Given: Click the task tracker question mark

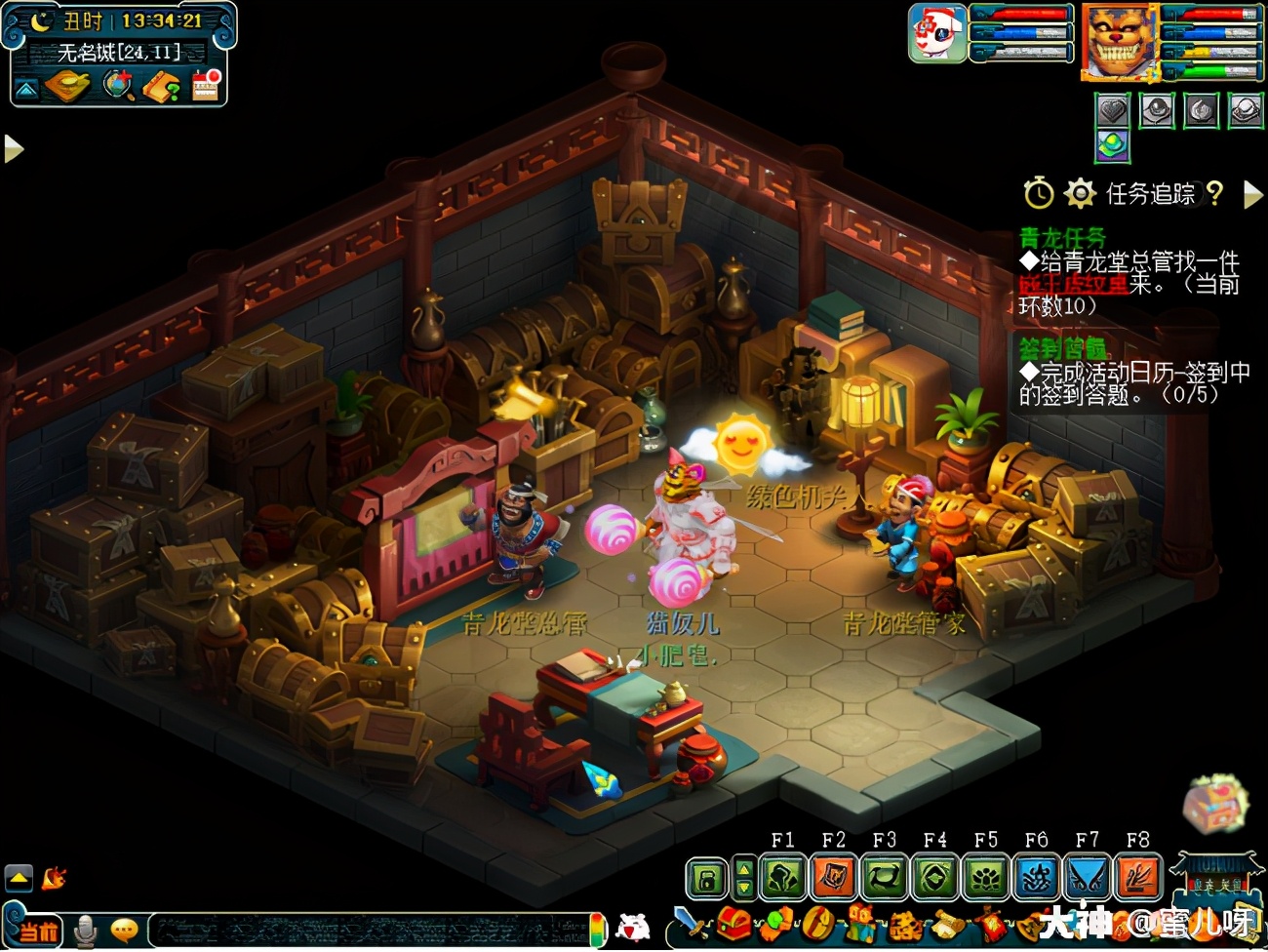Looking at the screenshot, I should pos(1214,193).
